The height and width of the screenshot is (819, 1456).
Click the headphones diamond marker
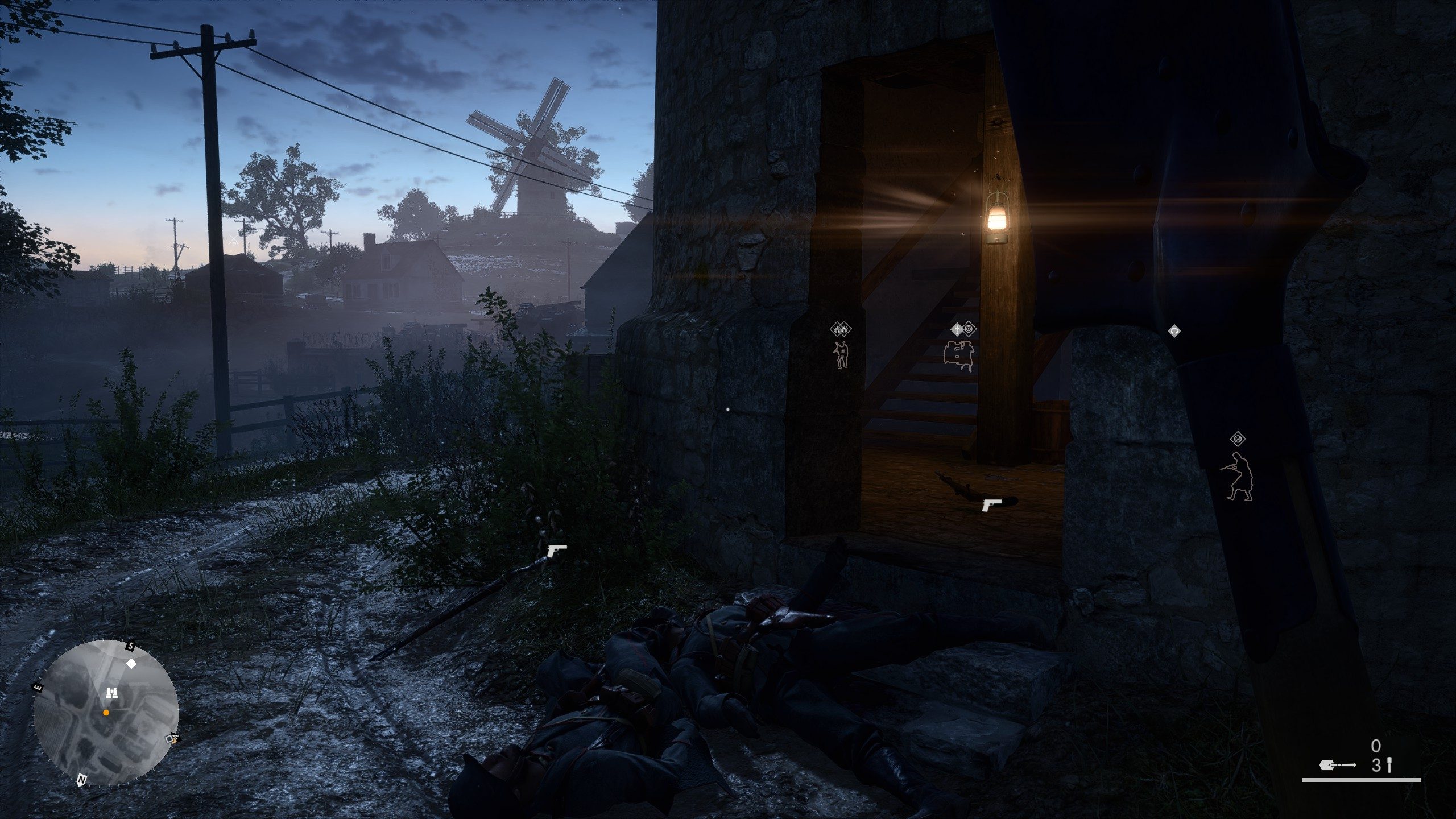pos(1174,331)
